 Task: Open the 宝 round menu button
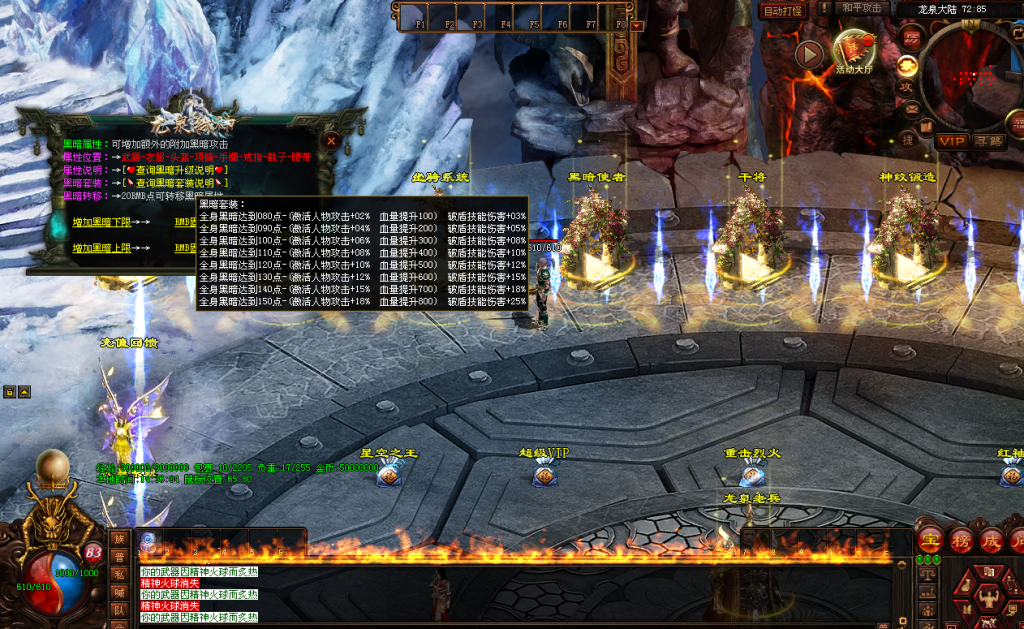point(930,538)
